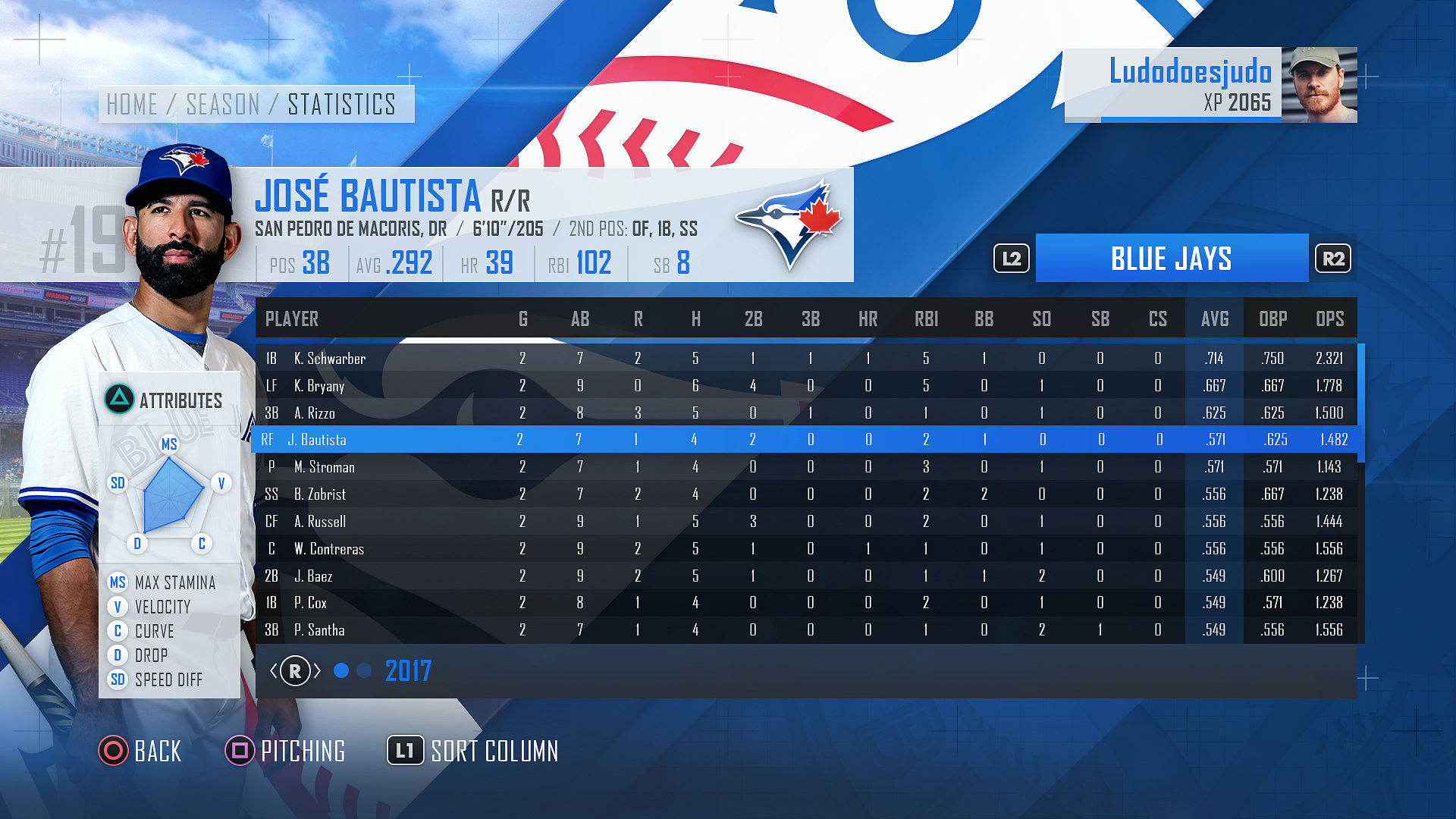Select K. Bryany's stats row

pos(319,386)
